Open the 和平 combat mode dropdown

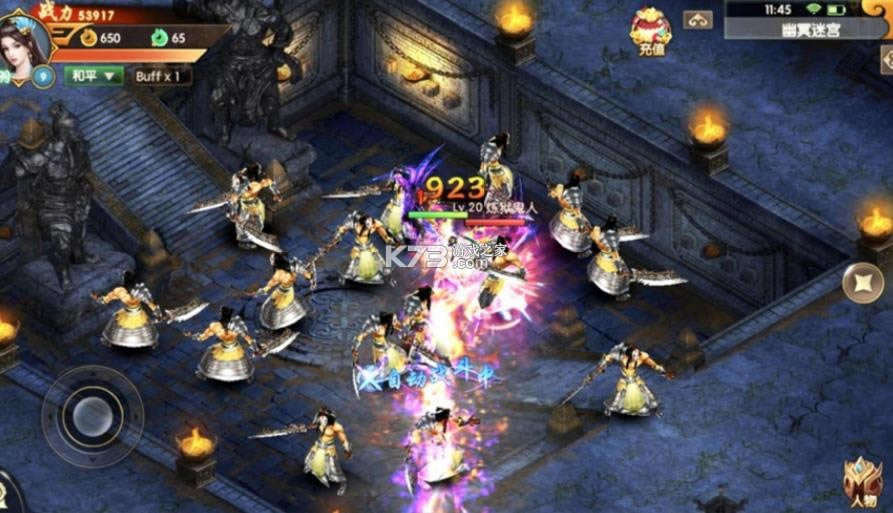tap(93, 75)
